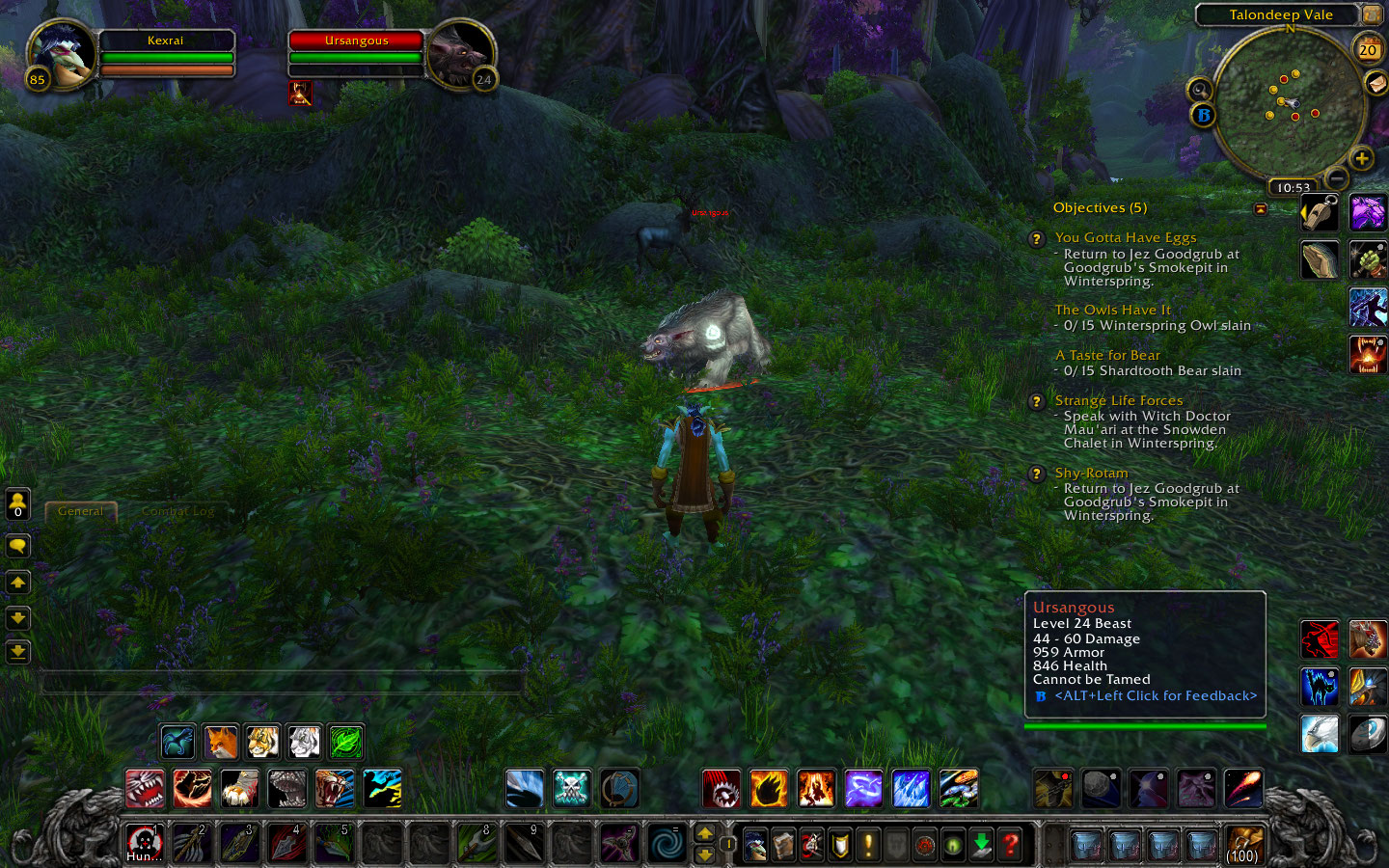Image resolution: width=1389 pixels, height=868 pixels.
Task: Collapse the Objectives tracker arrow
Action: pyautogui.click(x=1261, y=208)
